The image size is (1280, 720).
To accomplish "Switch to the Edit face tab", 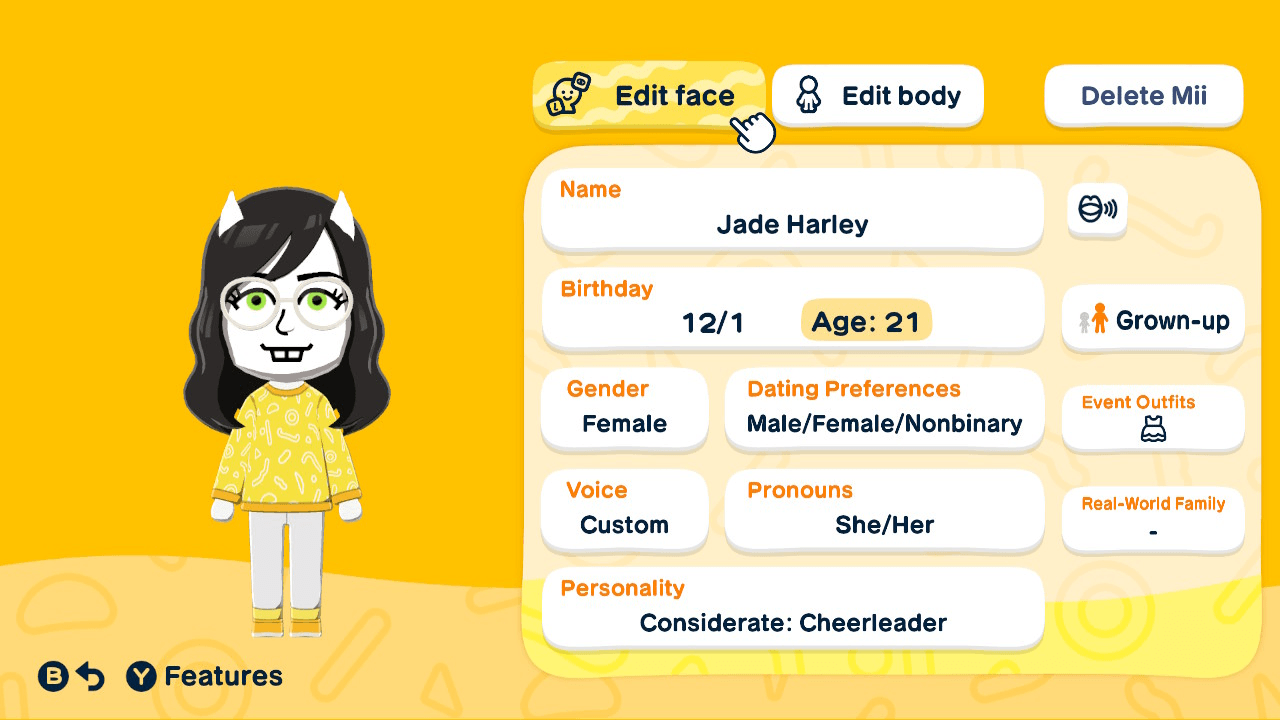I will 650,95.
